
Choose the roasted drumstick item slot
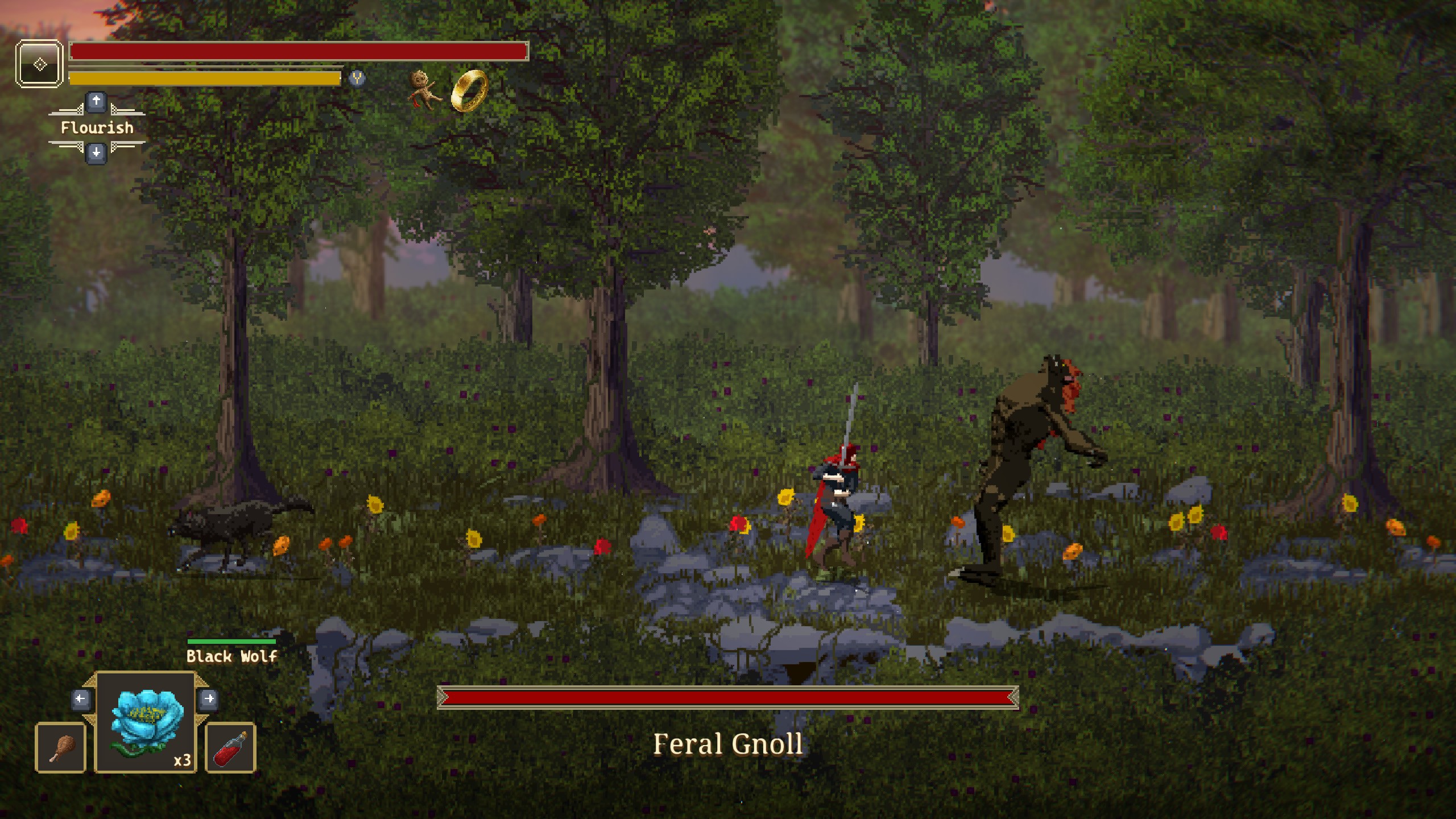pos(61,748)
